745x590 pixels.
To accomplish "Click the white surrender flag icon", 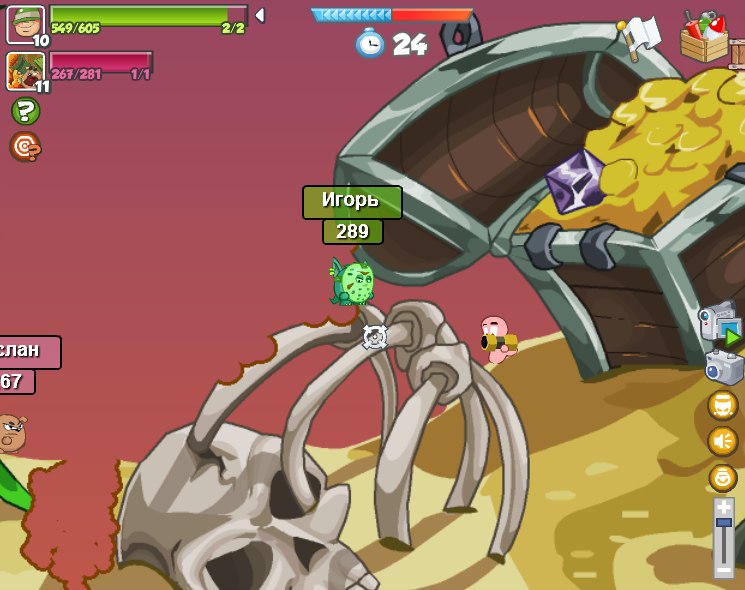I will [638, 37].
